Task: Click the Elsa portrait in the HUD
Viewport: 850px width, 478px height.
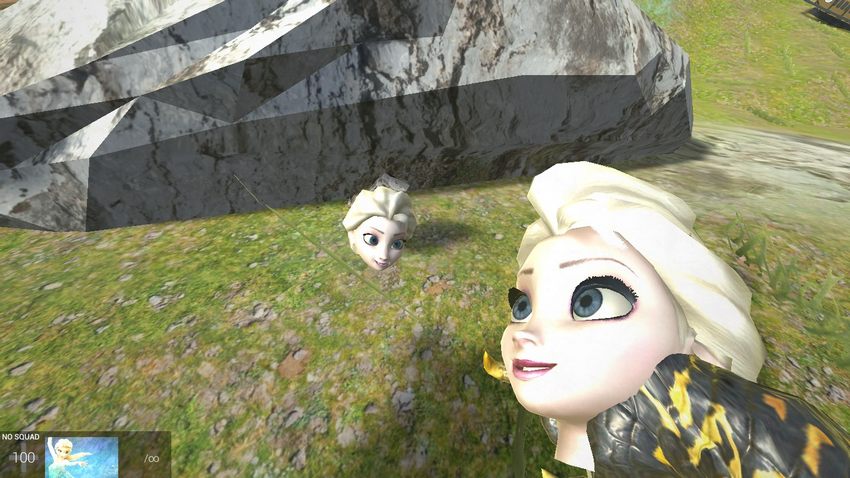Action: (82, 457)
